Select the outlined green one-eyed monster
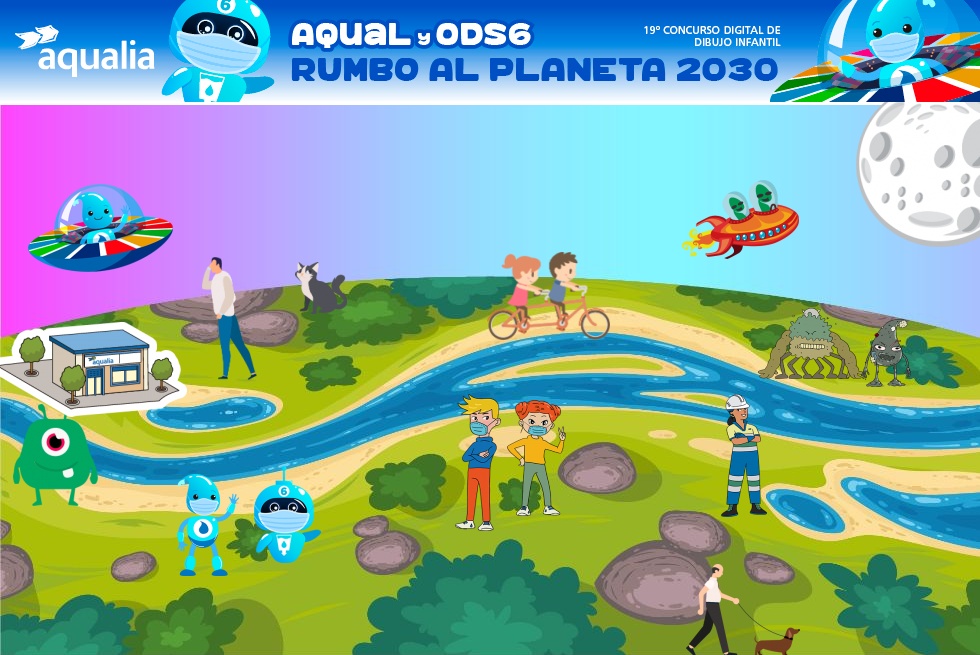 point(54,459)
